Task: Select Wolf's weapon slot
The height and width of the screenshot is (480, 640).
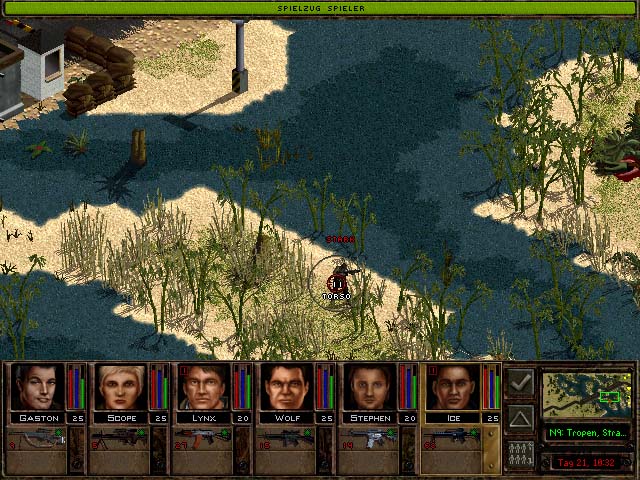Action: click(285, 438)
